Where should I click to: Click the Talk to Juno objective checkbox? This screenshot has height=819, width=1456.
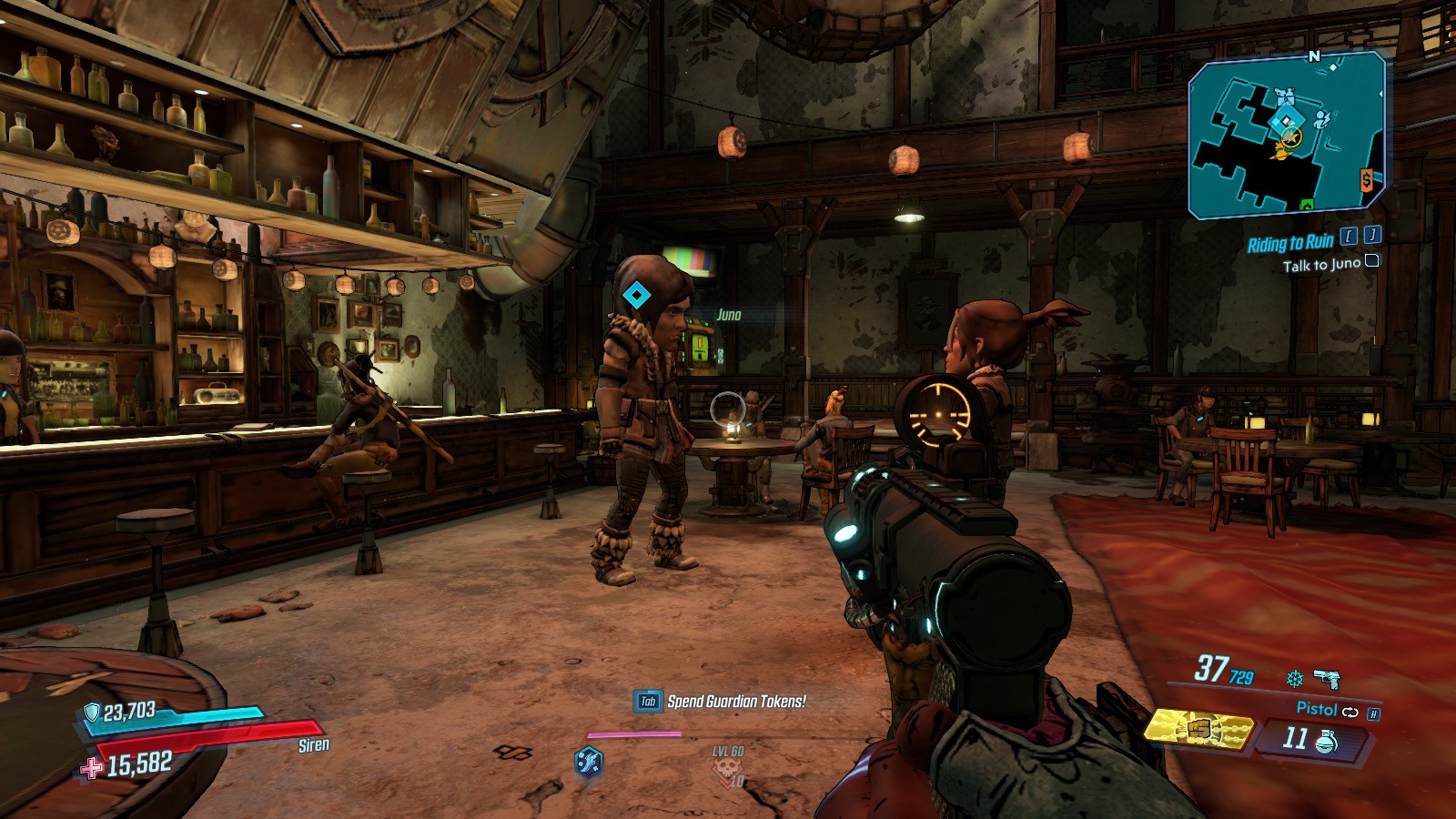click(x=1371, y=261)
